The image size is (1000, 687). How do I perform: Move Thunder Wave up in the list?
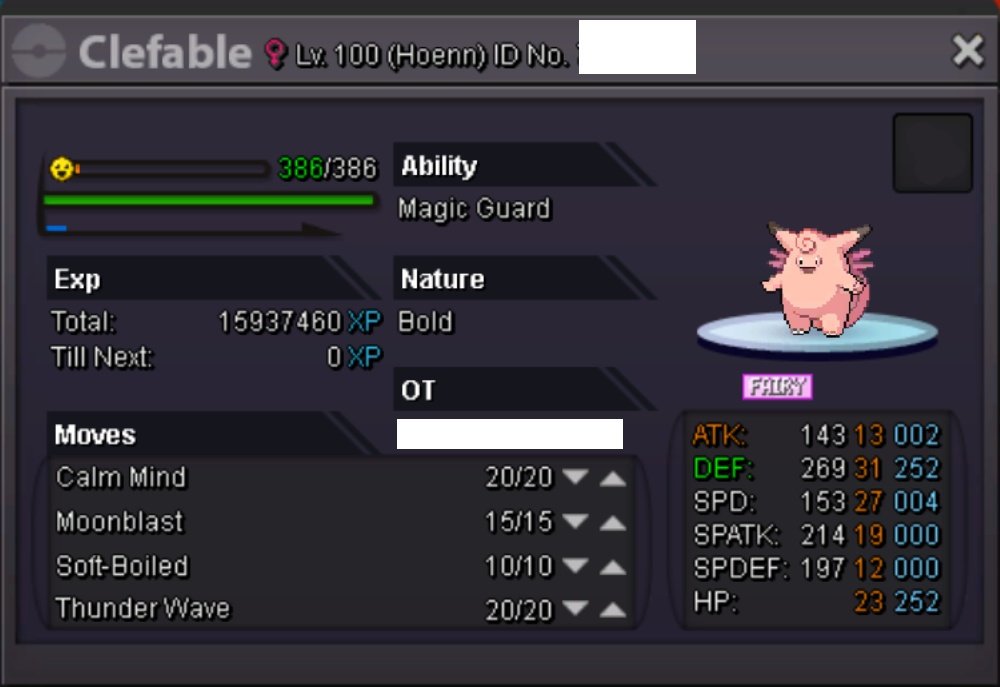click(x=613, y=610)
